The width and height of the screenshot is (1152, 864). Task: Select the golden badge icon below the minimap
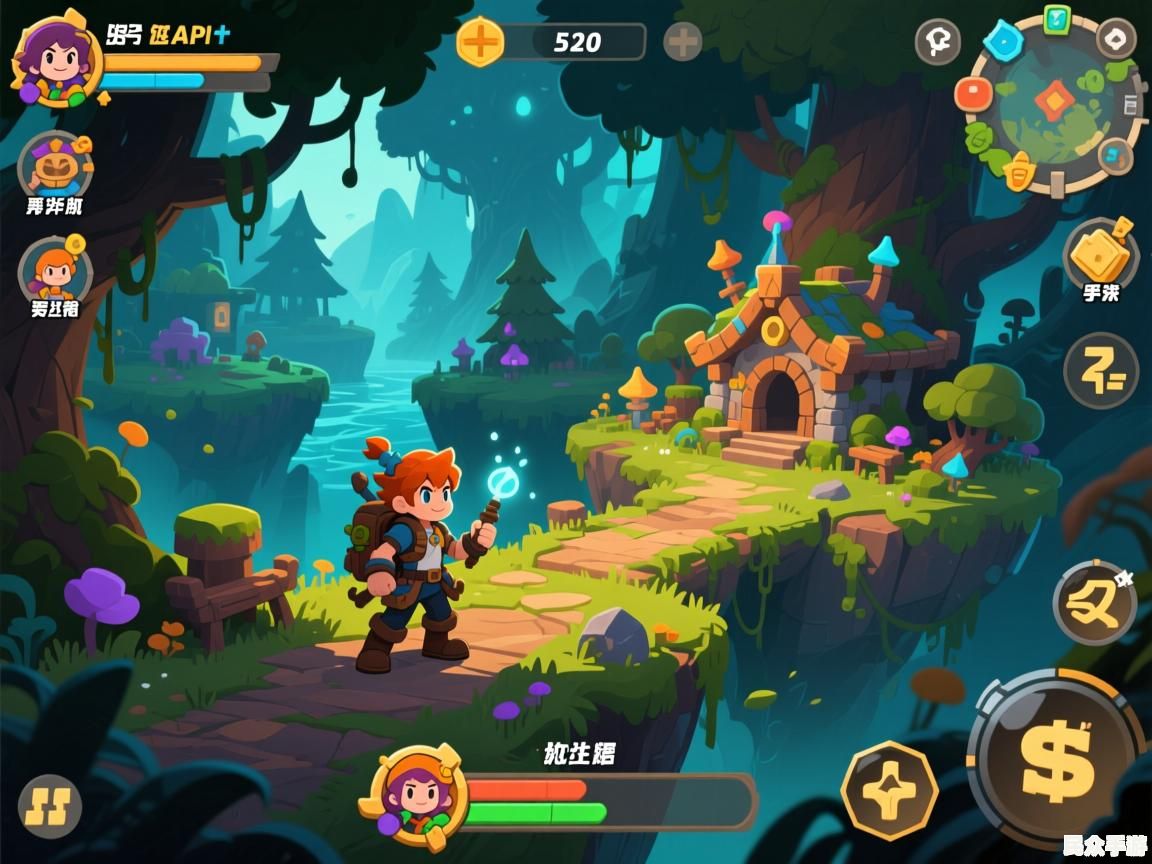coord(1018,172)
